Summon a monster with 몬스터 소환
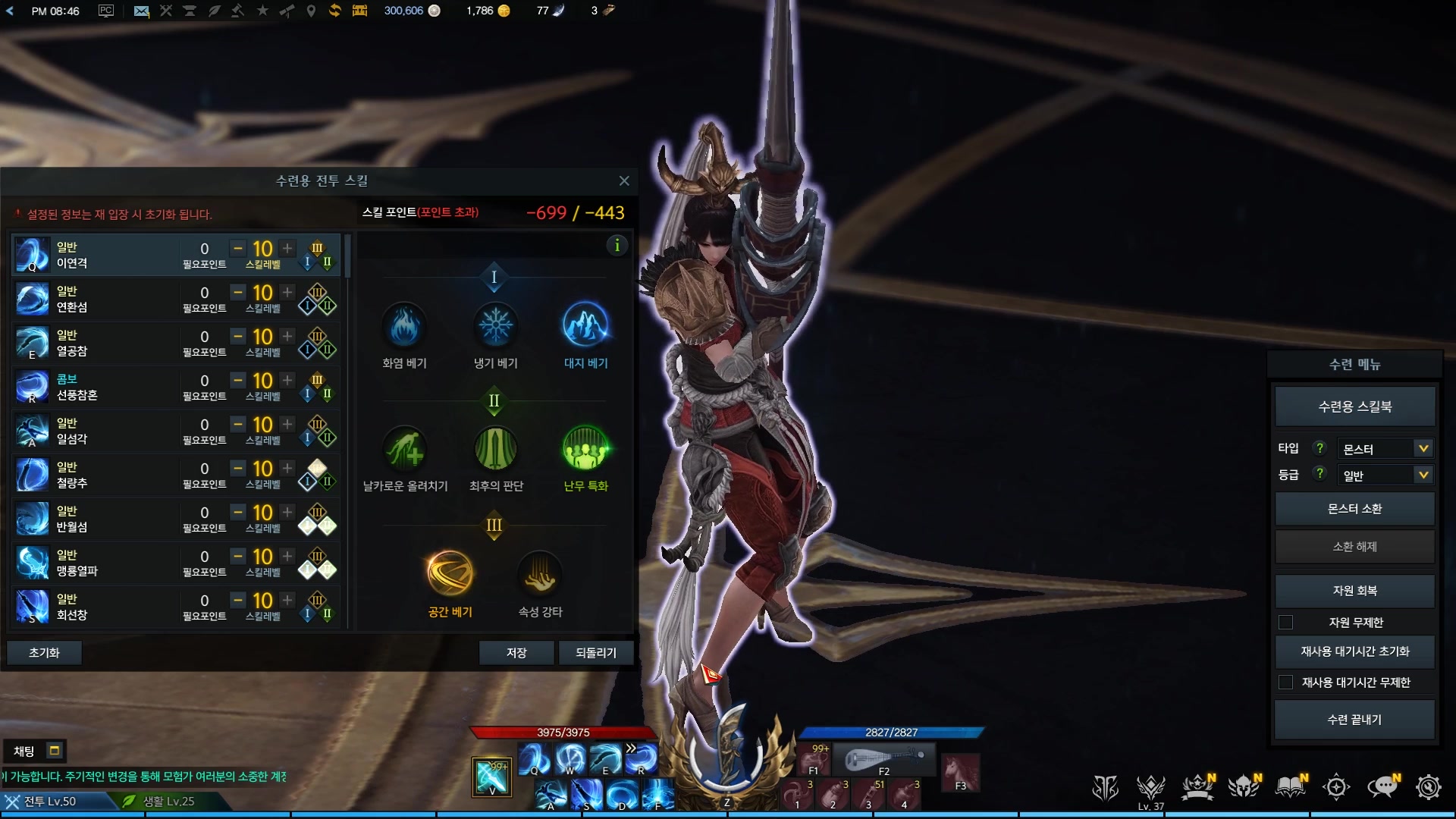Screen dimensions: 1456x819 1354,509
